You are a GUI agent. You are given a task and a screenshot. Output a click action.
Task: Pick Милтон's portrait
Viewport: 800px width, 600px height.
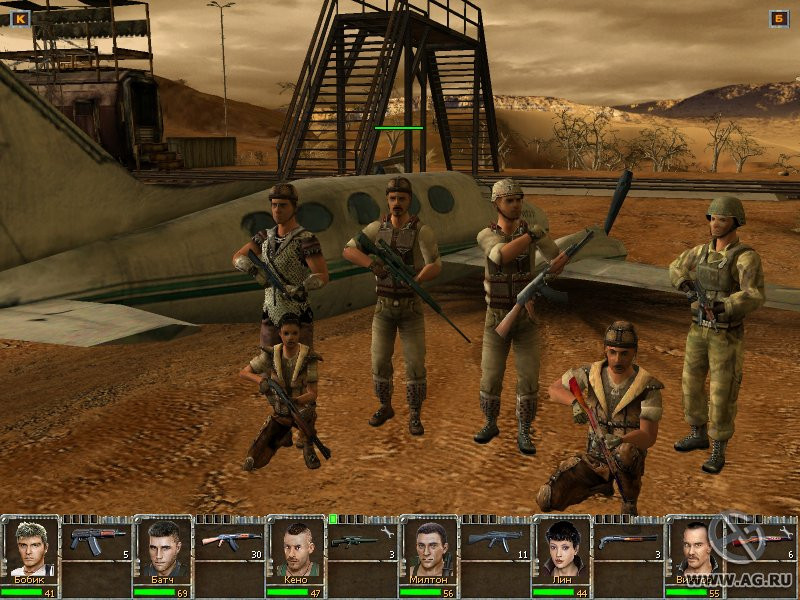point(430,548)
